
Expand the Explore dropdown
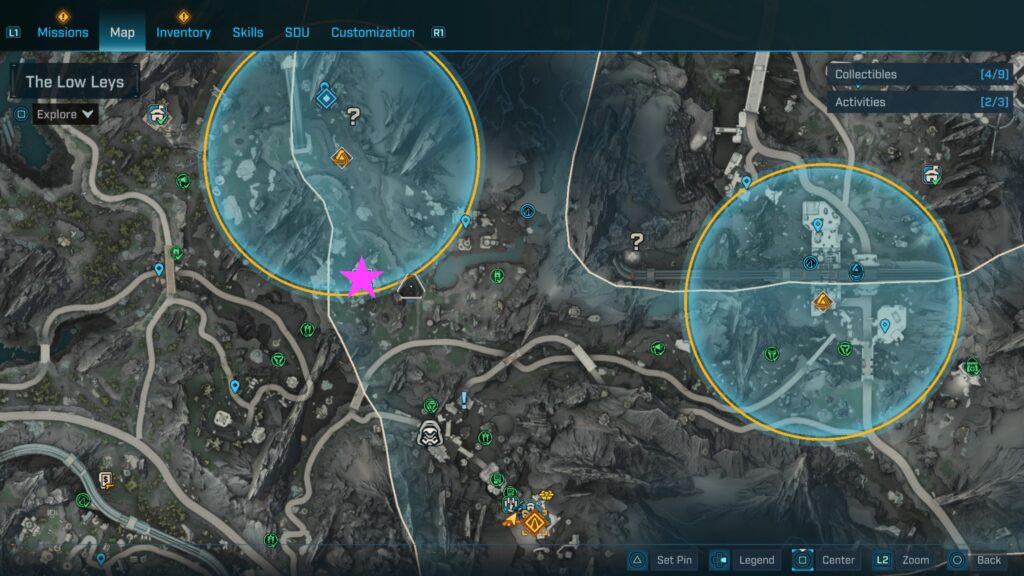point(66,114)
